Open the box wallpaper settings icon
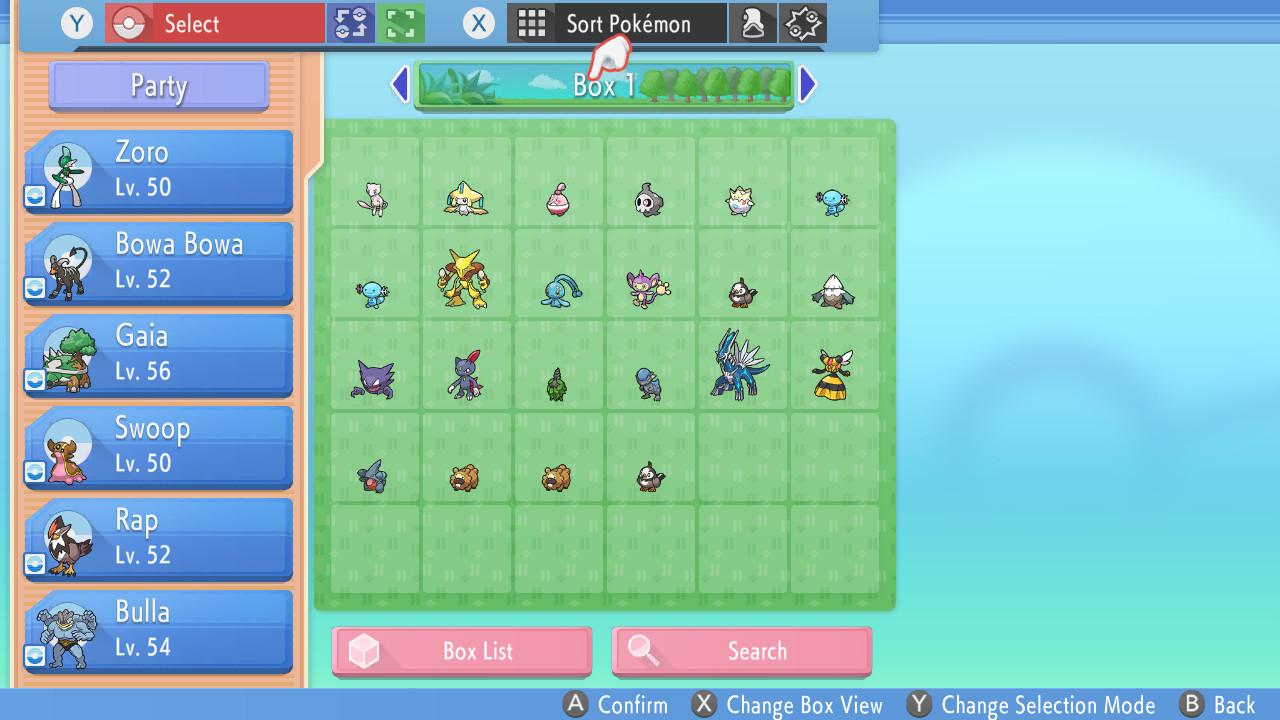 coord(800,22)
